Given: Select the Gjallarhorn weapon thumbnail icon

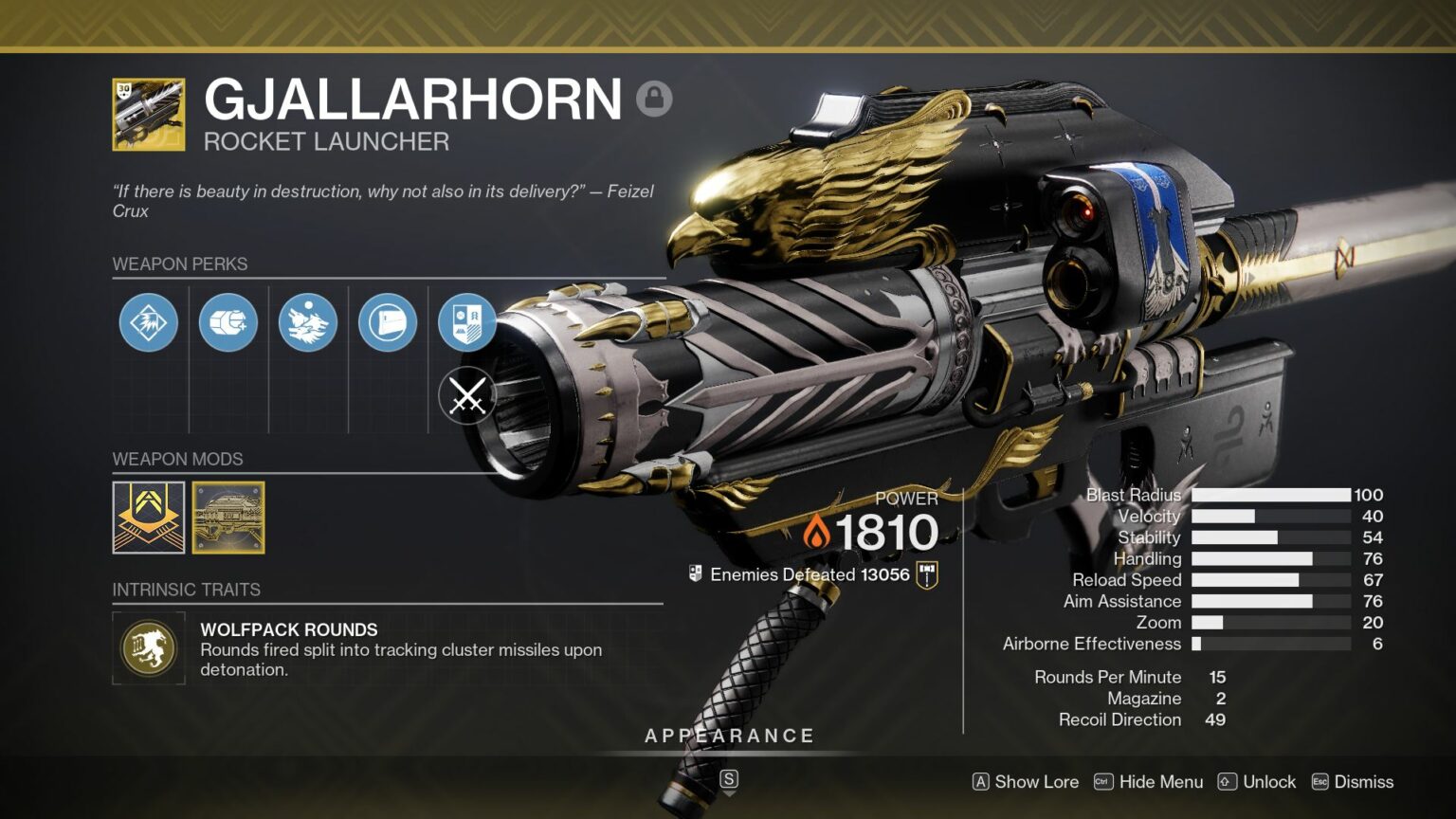Looking at the screenshot, I should [x=149, y=113].
